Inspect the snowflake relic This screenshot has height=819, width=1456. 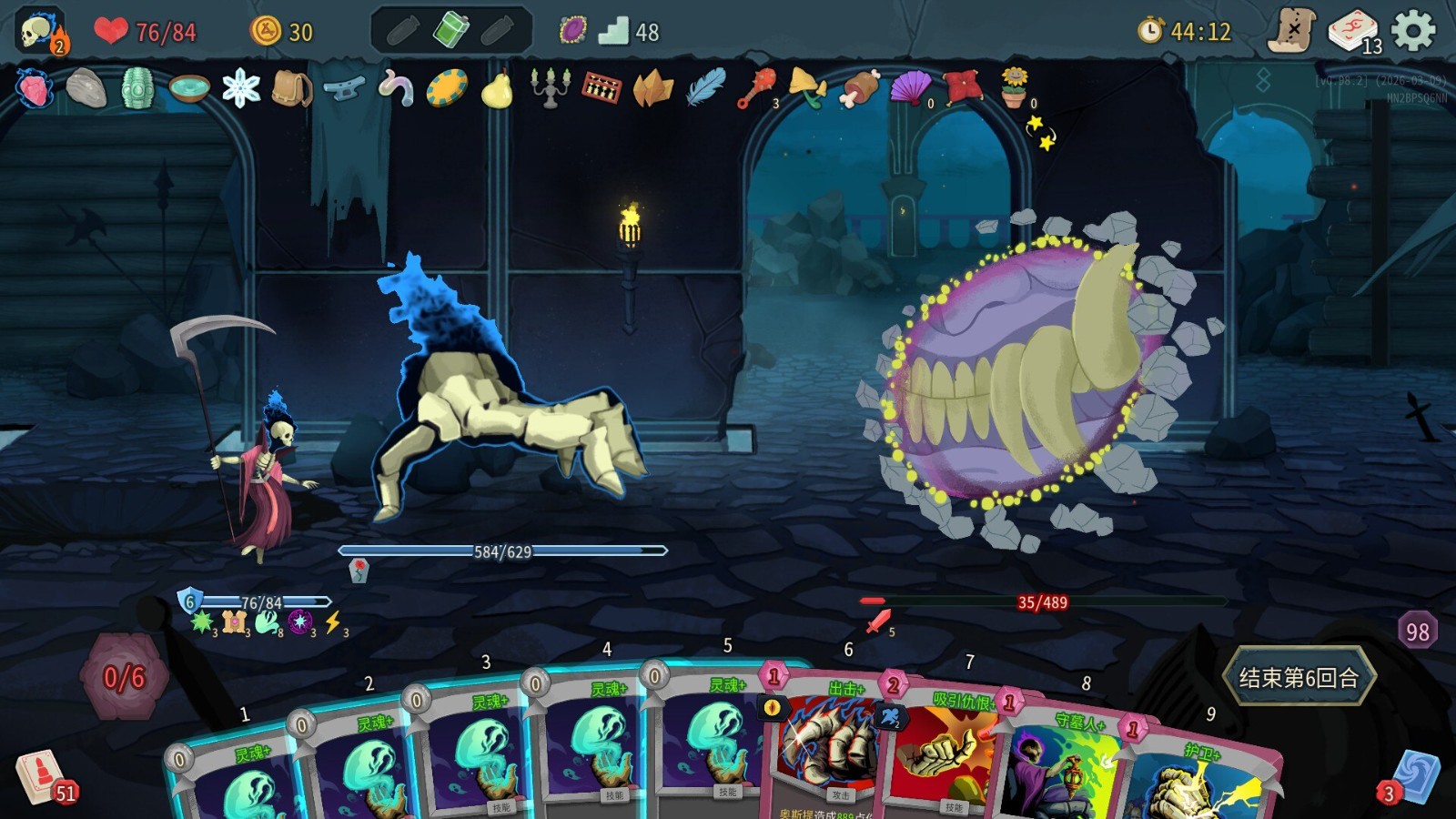click(x=241, y=88)
